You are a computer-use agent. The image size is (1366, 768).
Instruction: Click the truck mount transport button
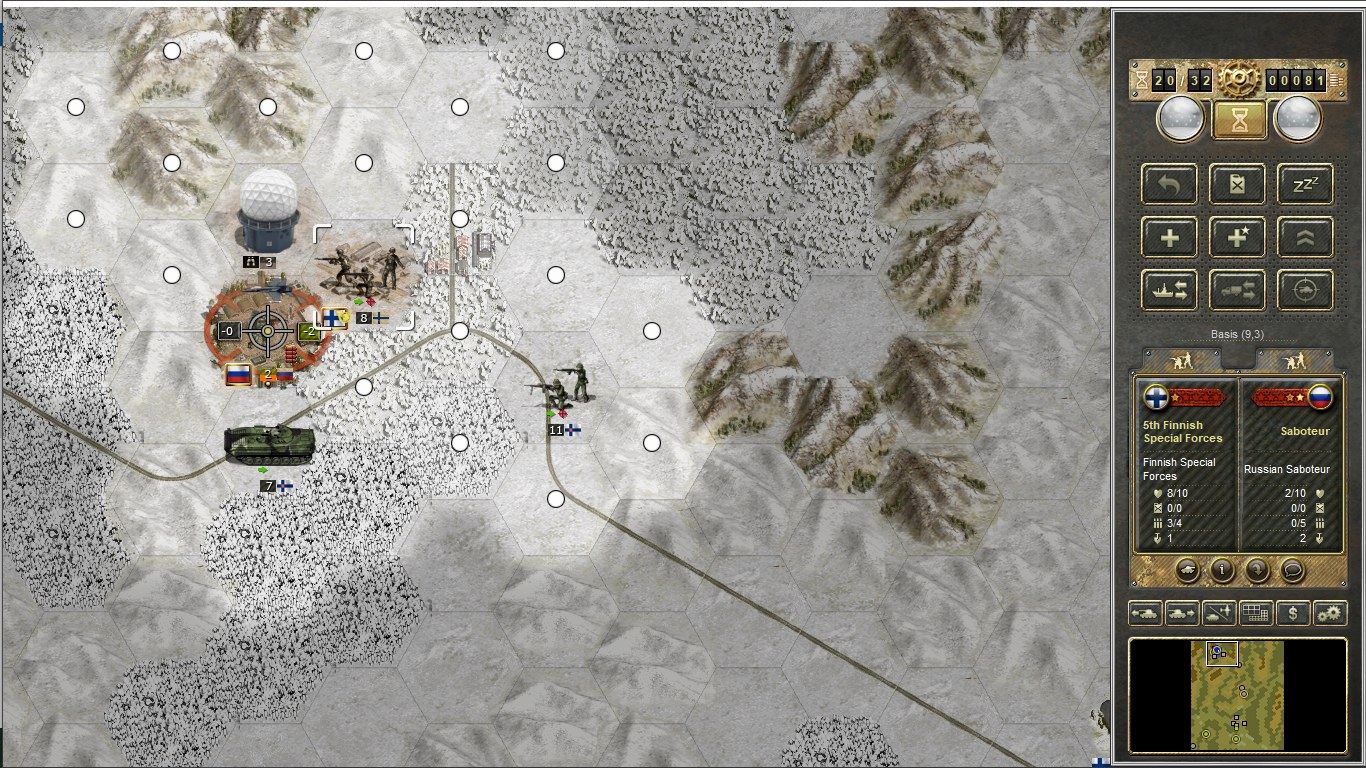[1237, 289]
